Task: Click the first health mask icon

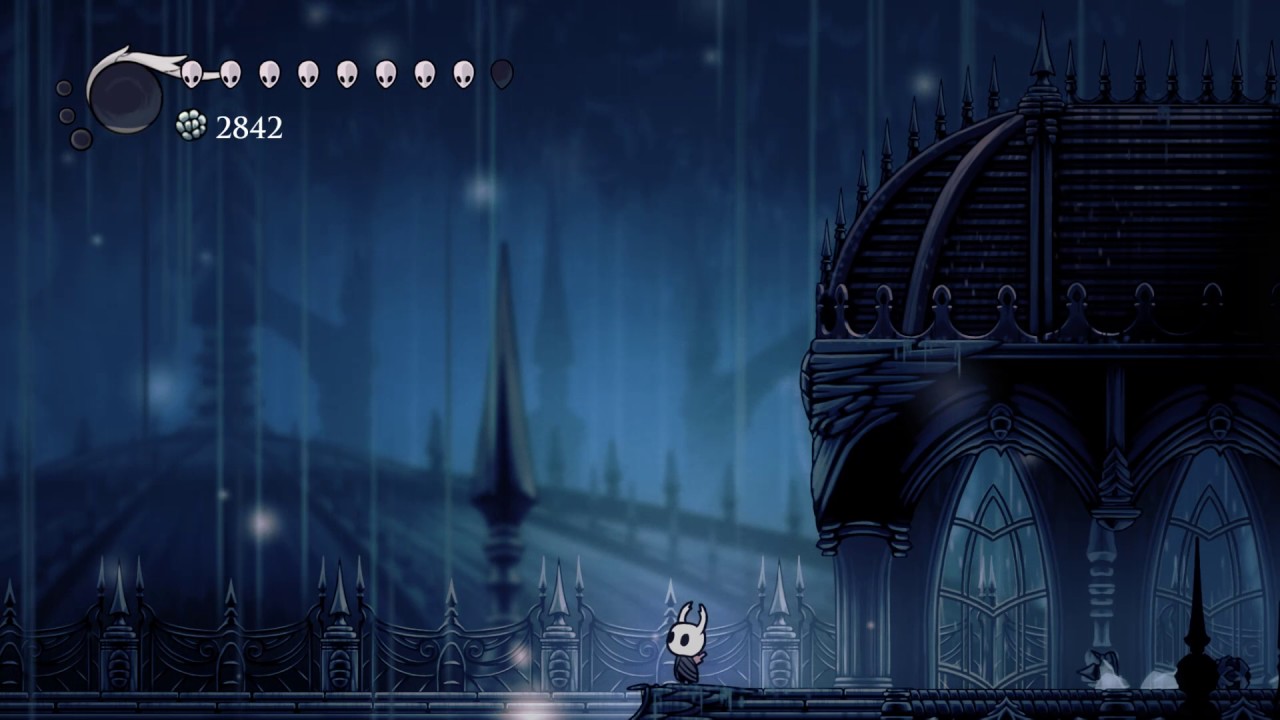Action: pyautogui.click(x=192, y=74)
